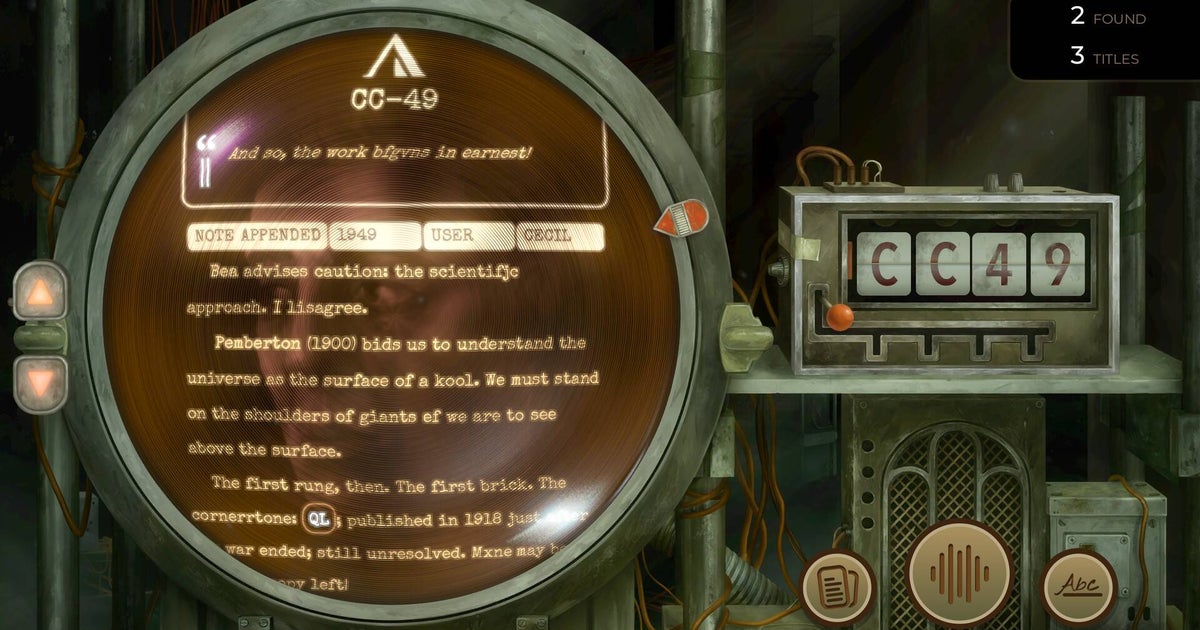Click the red pencil eraser marker

[681, 218]
